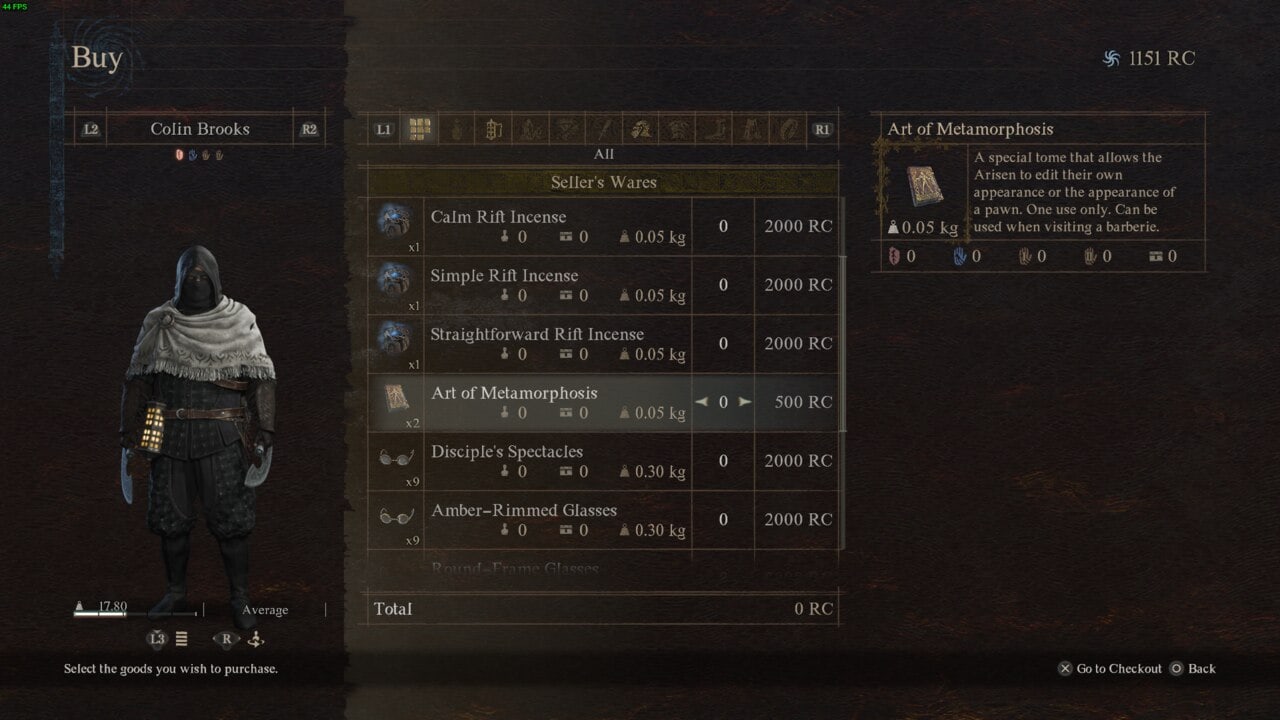This screenshot has height=720, width=1280.
Task: Click the torso armor filter icon
Action: pyautogui.click(x=678, y=128)
